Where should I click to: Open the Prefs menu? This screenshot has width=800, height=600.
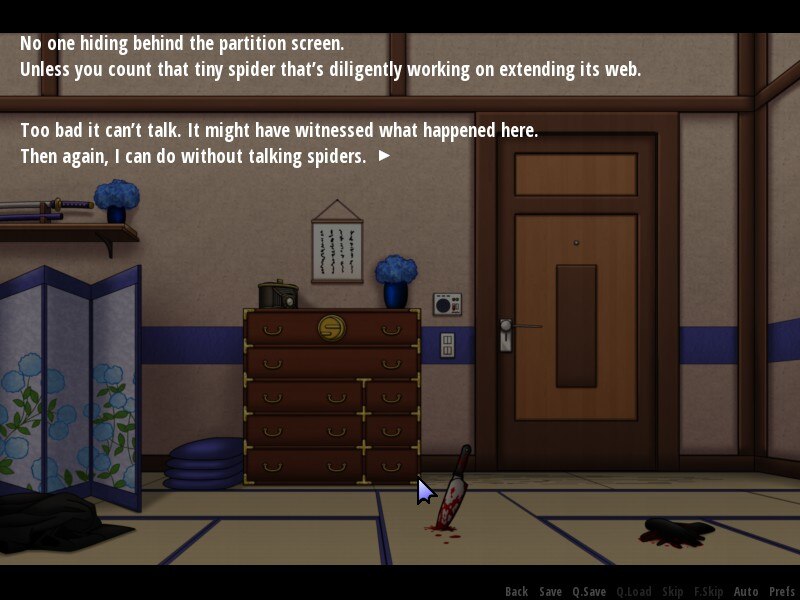point(782,591)
